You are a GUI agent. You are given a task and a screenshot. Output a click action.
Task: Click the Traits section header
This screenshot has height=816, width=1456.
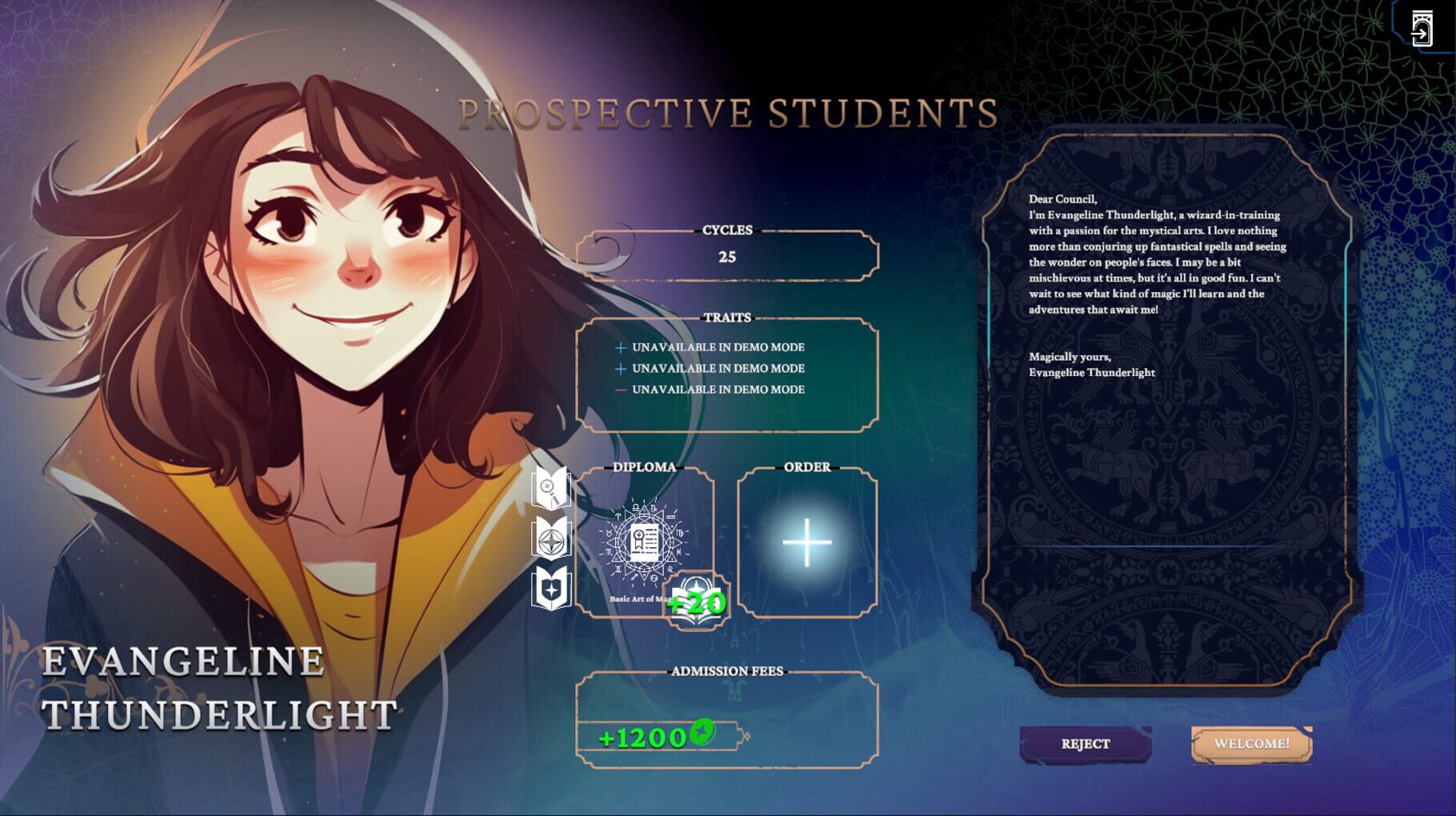(727, 316)
